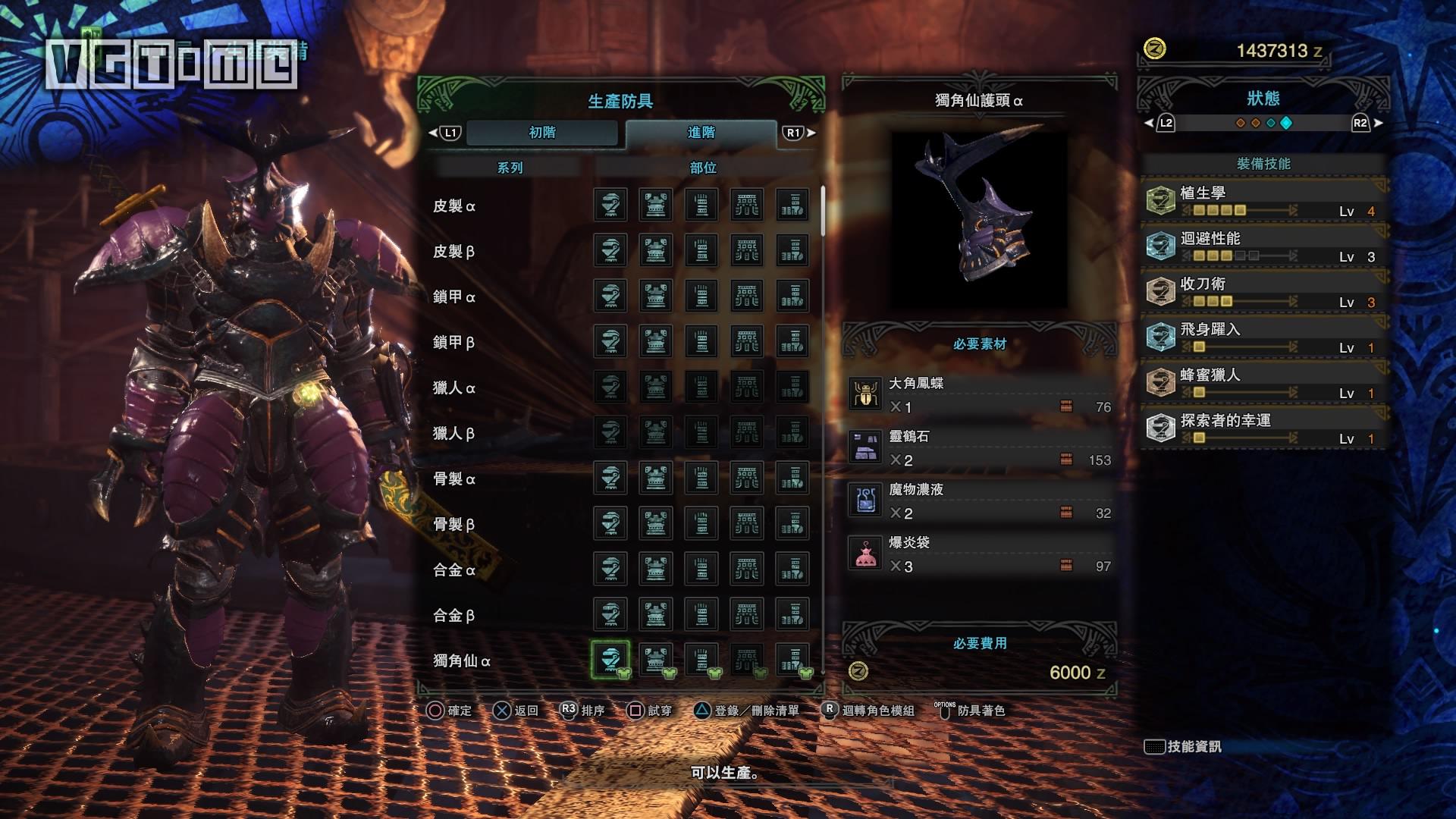Choose the 皮製α head armor icon
This screenshot has width=1456, height=819.
(610, 205)
